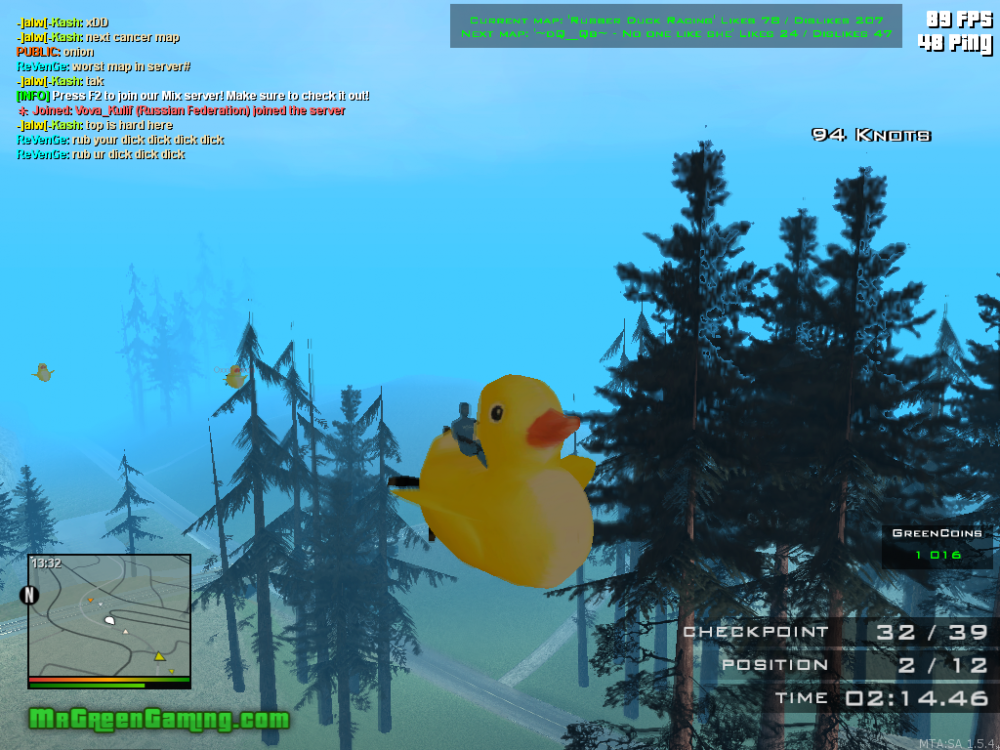Click the current map info banner
Screen dimensions: 1000x750
pos(675,26)
